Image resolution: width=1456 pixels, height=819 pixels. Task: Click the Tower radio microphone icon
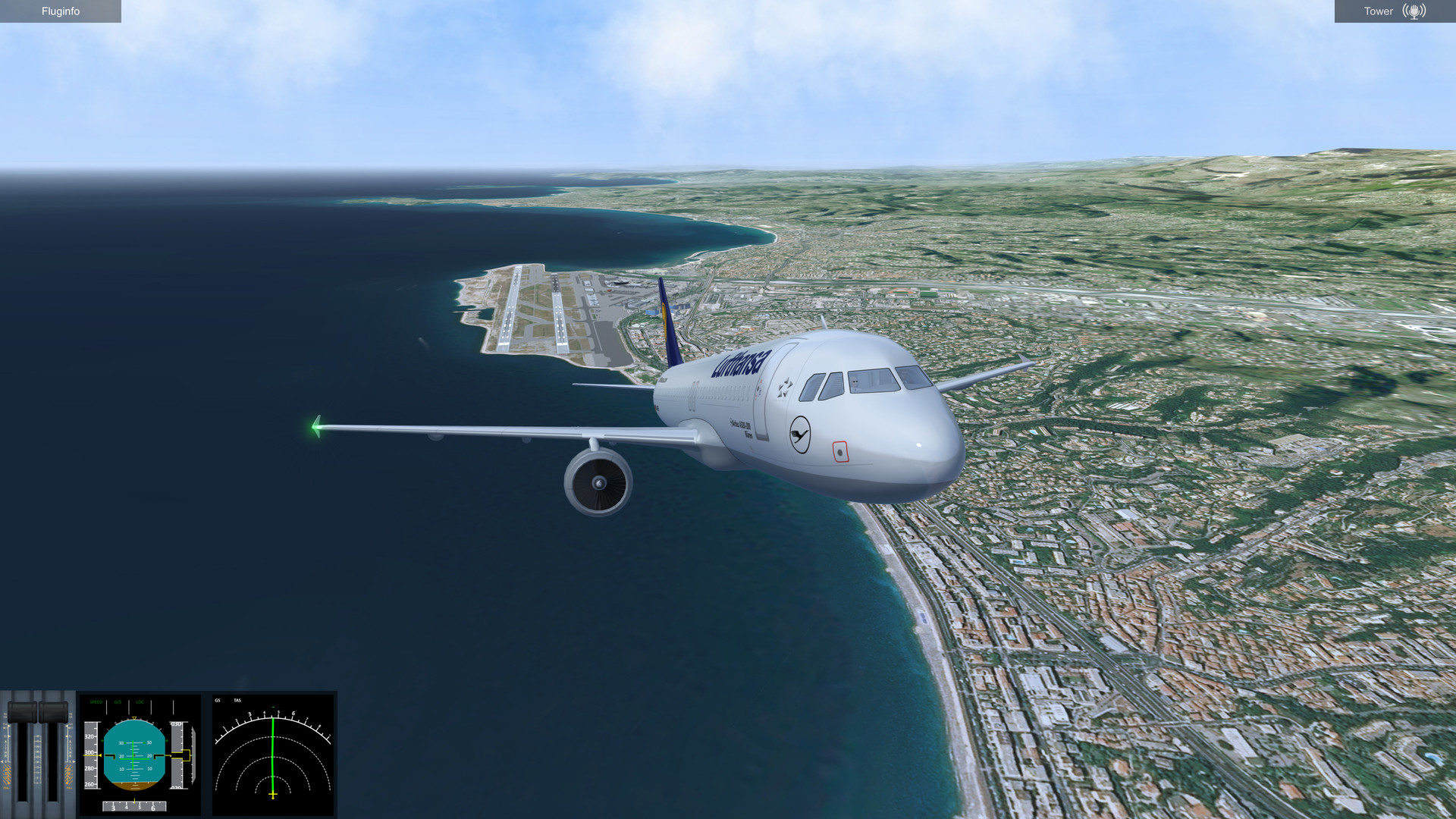coord(1414,11)
